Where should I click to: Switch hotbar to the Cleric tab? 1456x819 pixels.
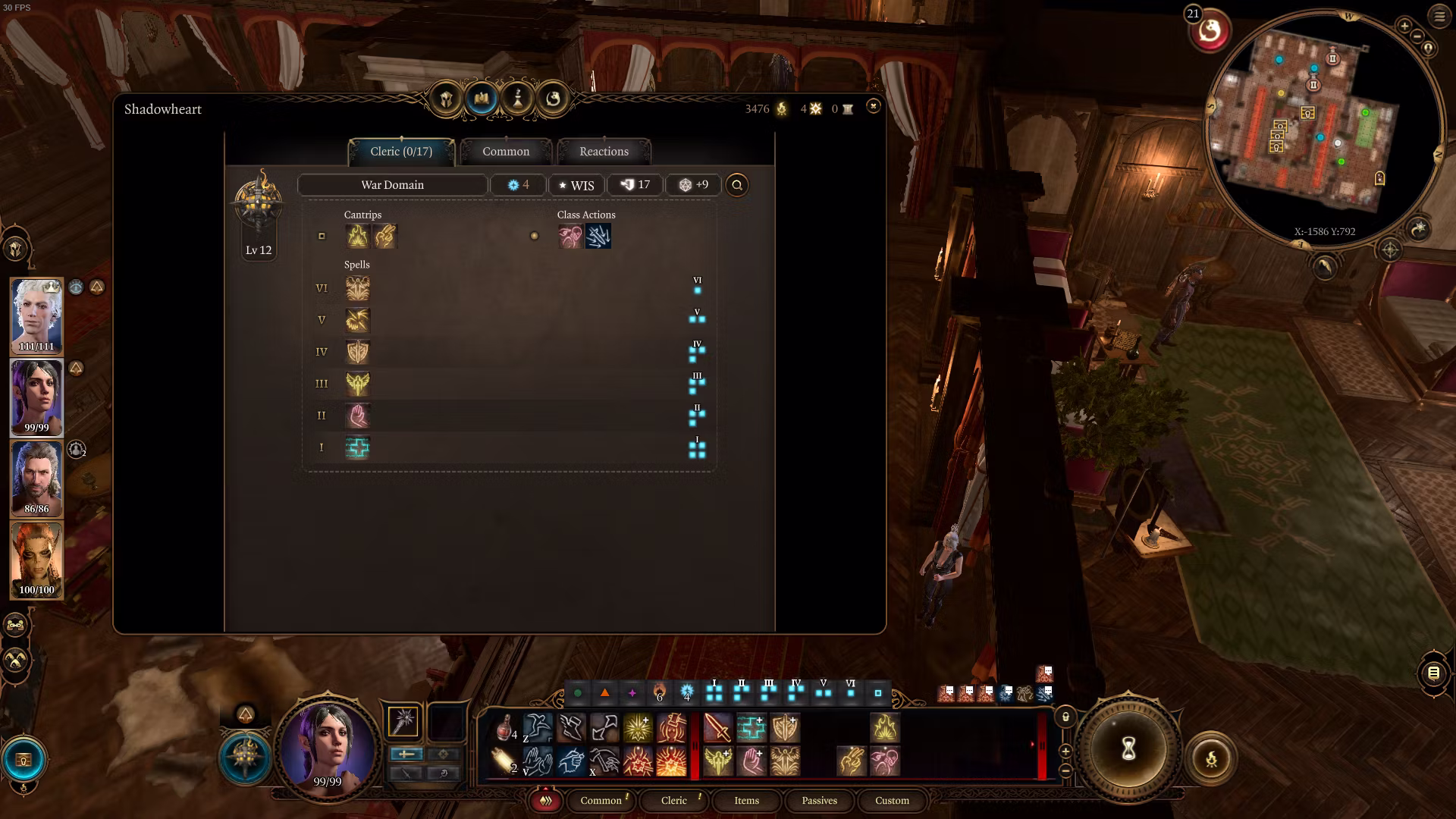point(673,801)
